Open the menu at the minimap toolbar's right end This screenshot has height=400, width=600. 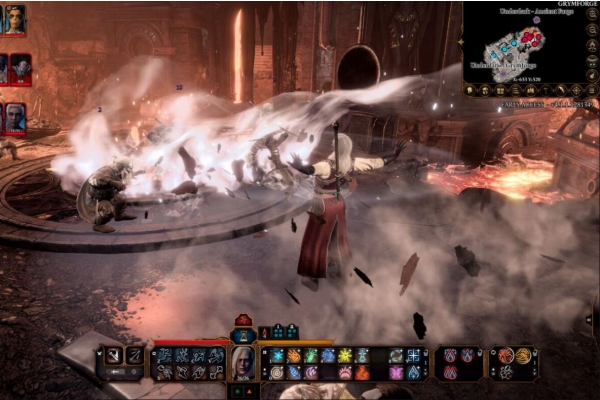click(x=592, y=90)
